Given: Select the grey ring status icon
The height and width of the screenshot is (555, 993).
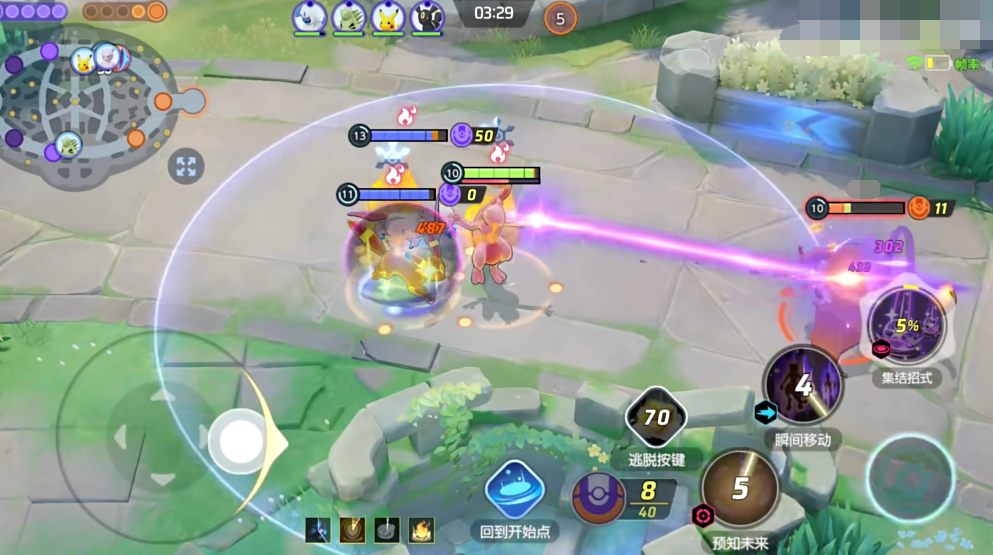Looking at the screenshot, I should (386, 529).
